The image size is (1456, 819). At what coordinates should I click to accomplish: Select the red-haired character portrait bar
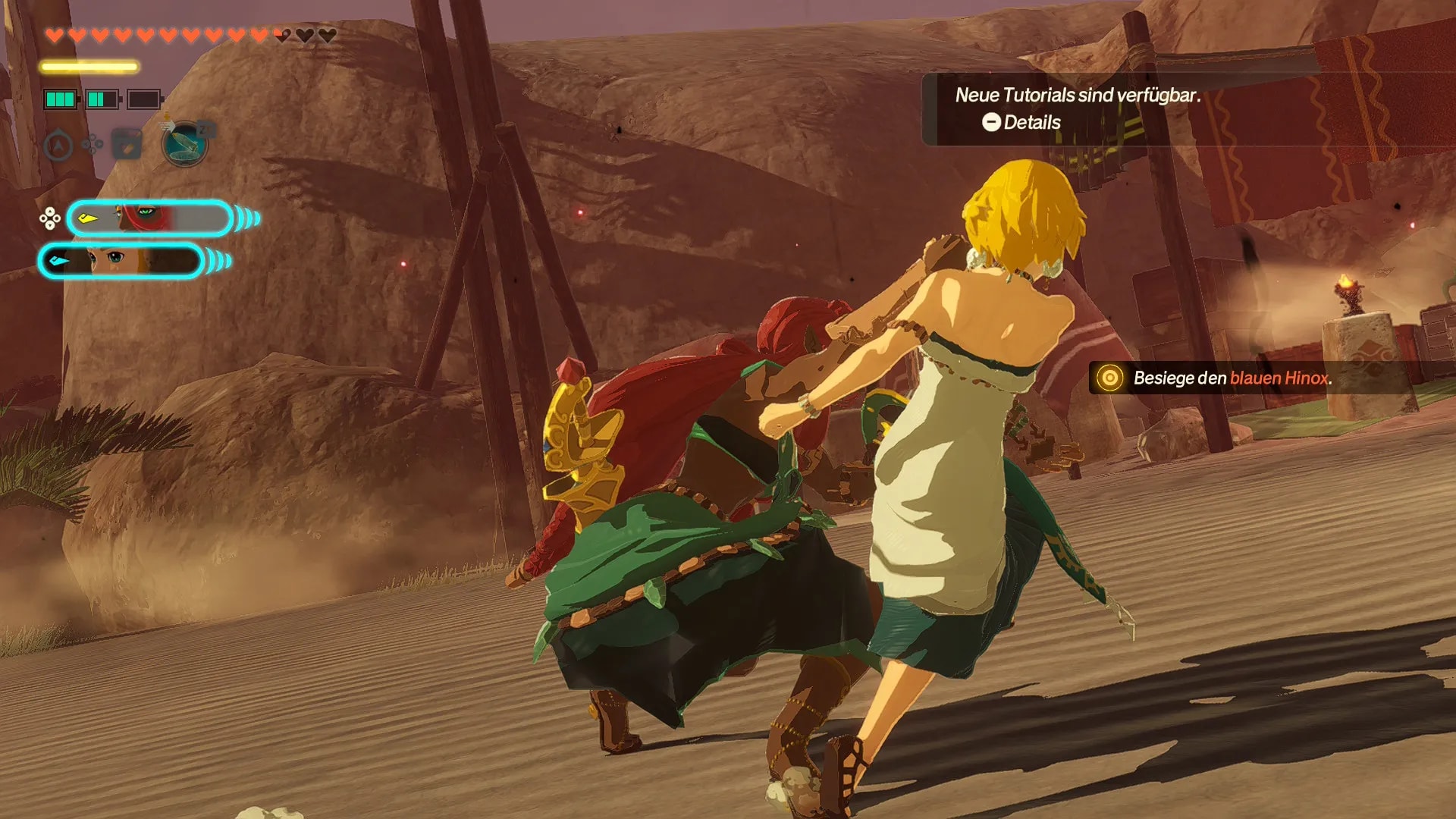149,218
